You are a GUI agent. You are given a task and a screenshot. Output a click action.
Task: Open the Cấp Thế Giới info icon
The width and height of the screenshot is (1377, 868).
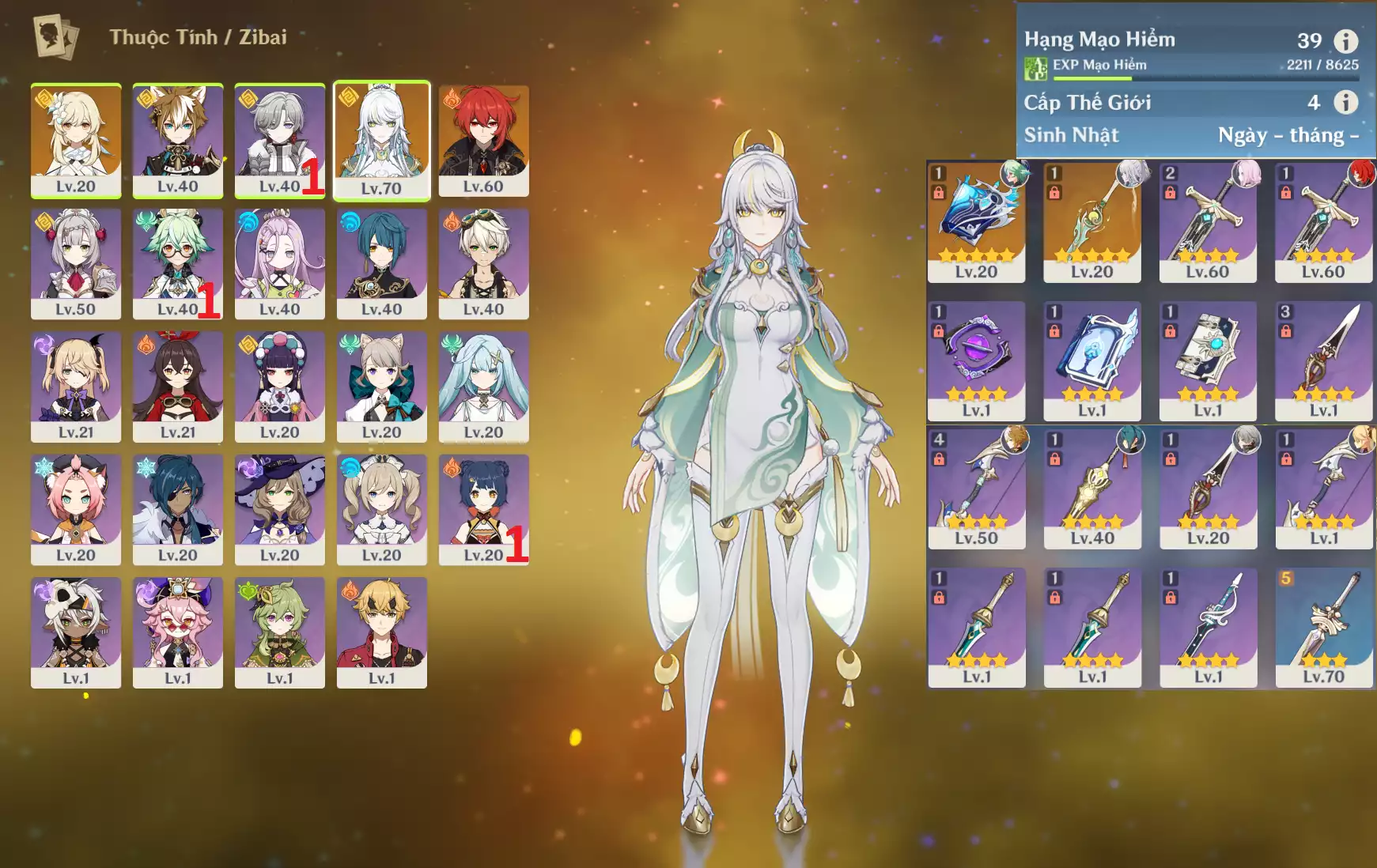pyautogui.click(x=1345, y=102)
